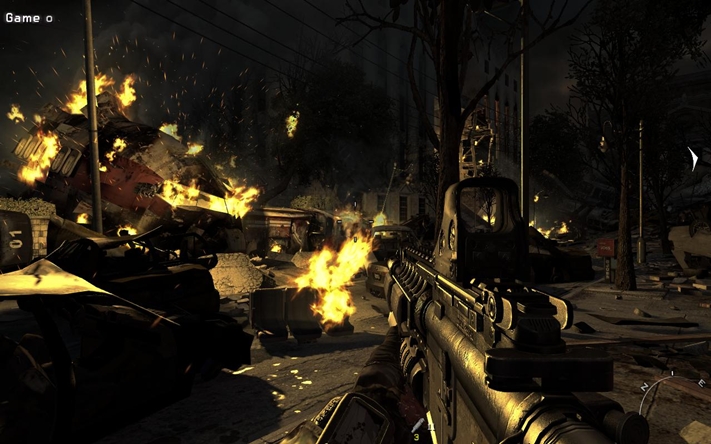Click the white arrow direction indicator
Image resolution: width=711 pixels, height=444 pixels.
[x=692, y=159]
